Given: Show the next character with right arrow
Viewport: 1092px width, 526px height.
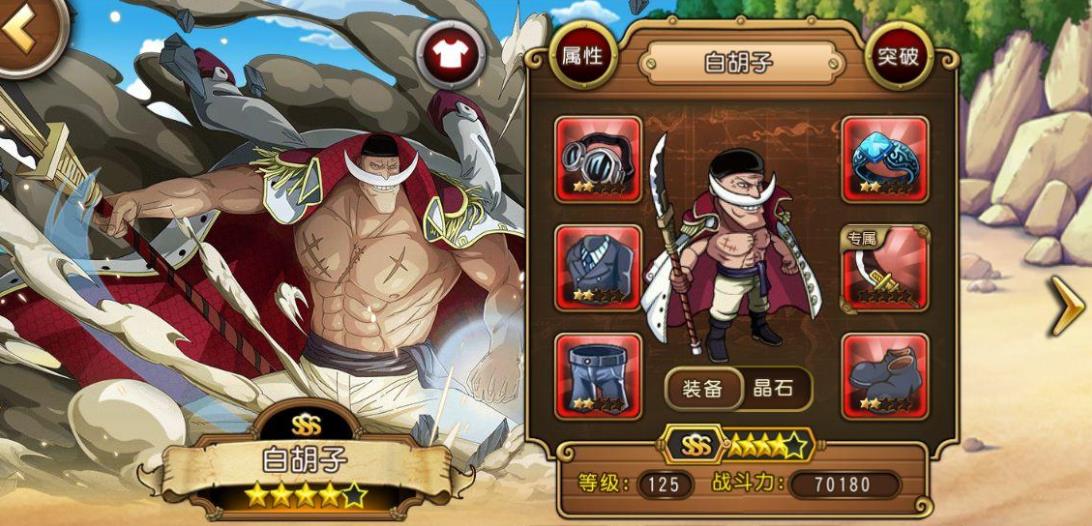Looking at the screenshot, I should (1066, 308).
